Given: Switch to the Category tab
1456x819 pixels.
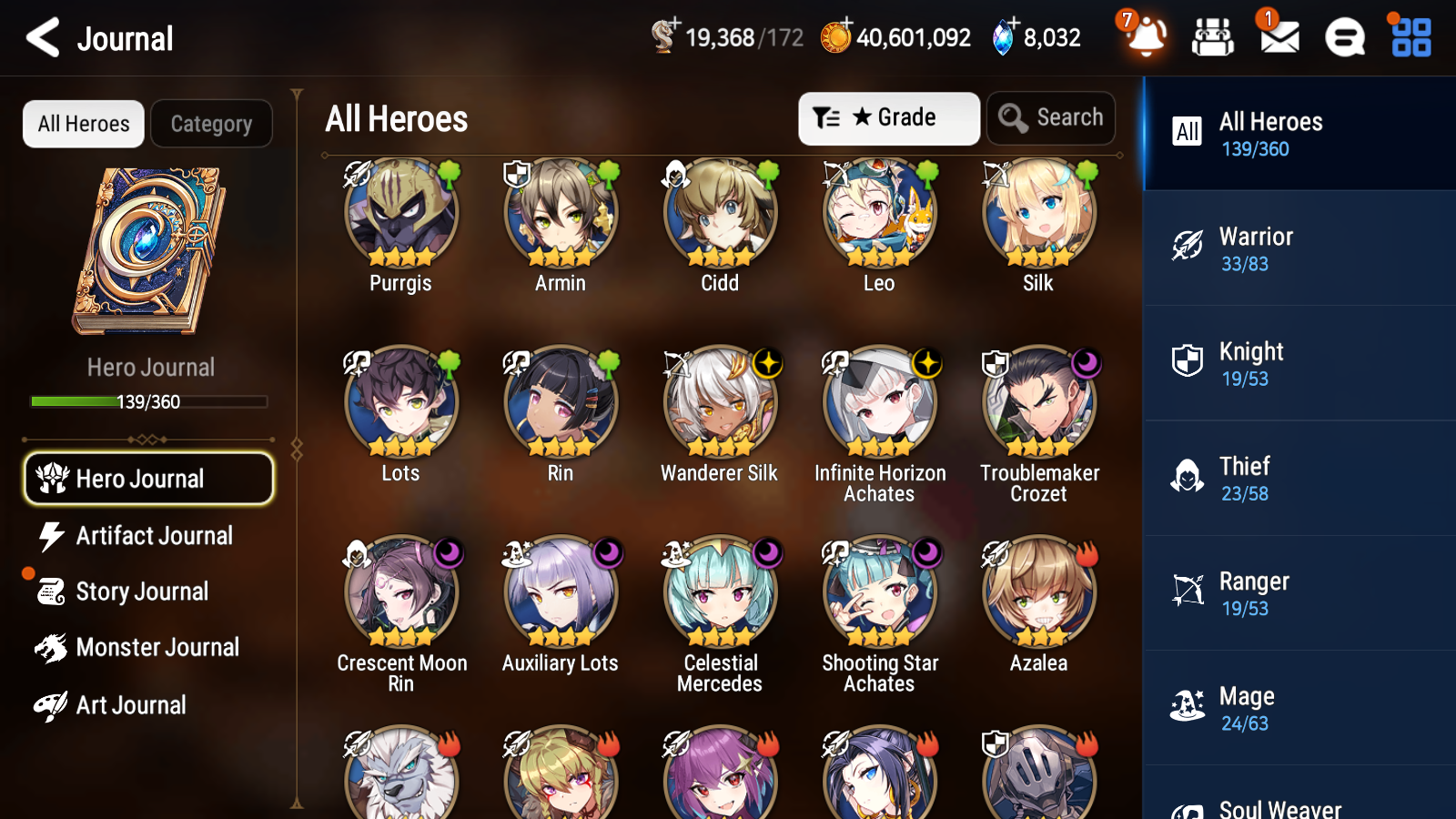Looking at the screenshot, I should (211, 124).
